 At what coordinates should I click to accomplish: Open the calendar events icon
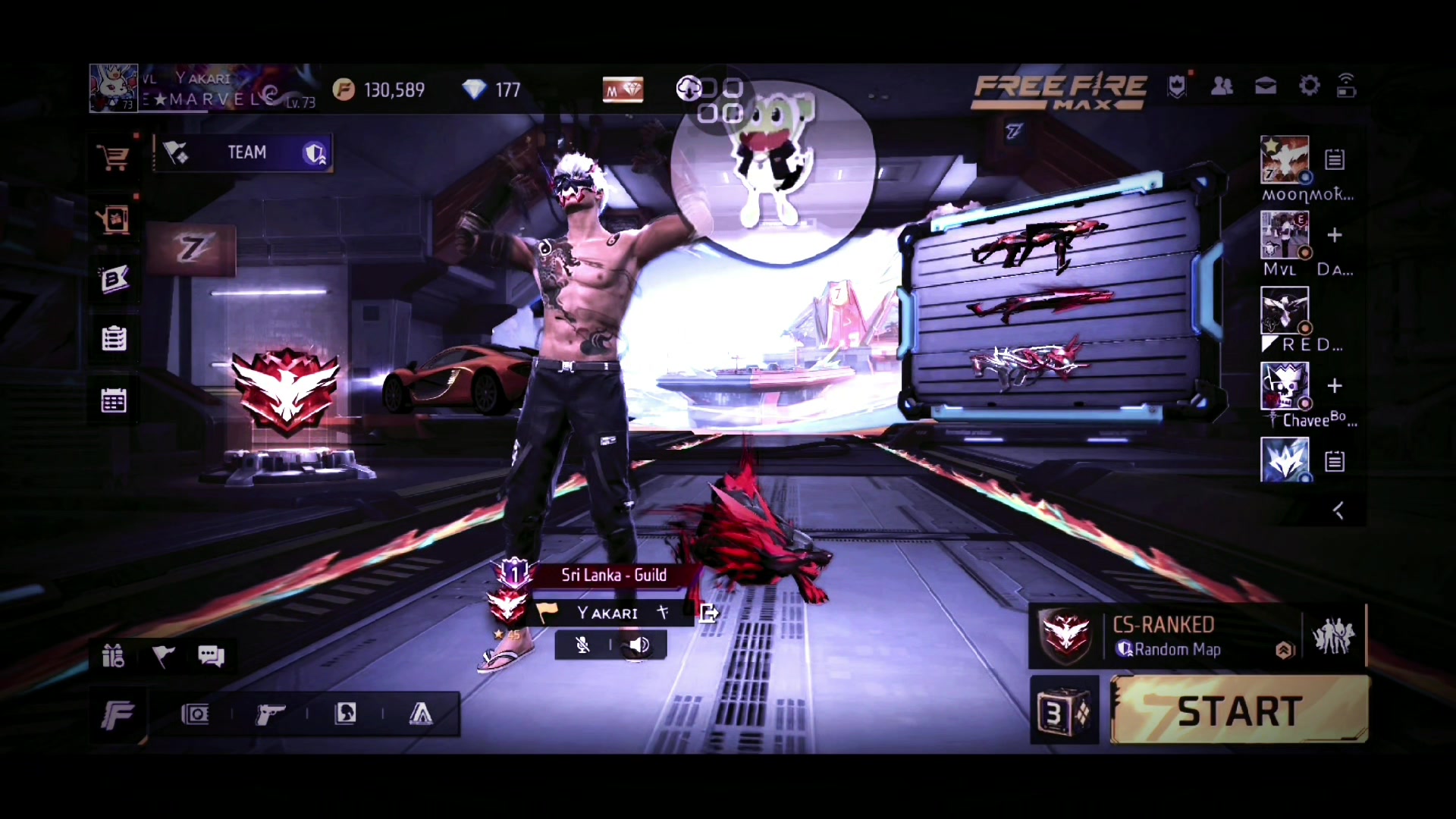click(x=114, y=400)
